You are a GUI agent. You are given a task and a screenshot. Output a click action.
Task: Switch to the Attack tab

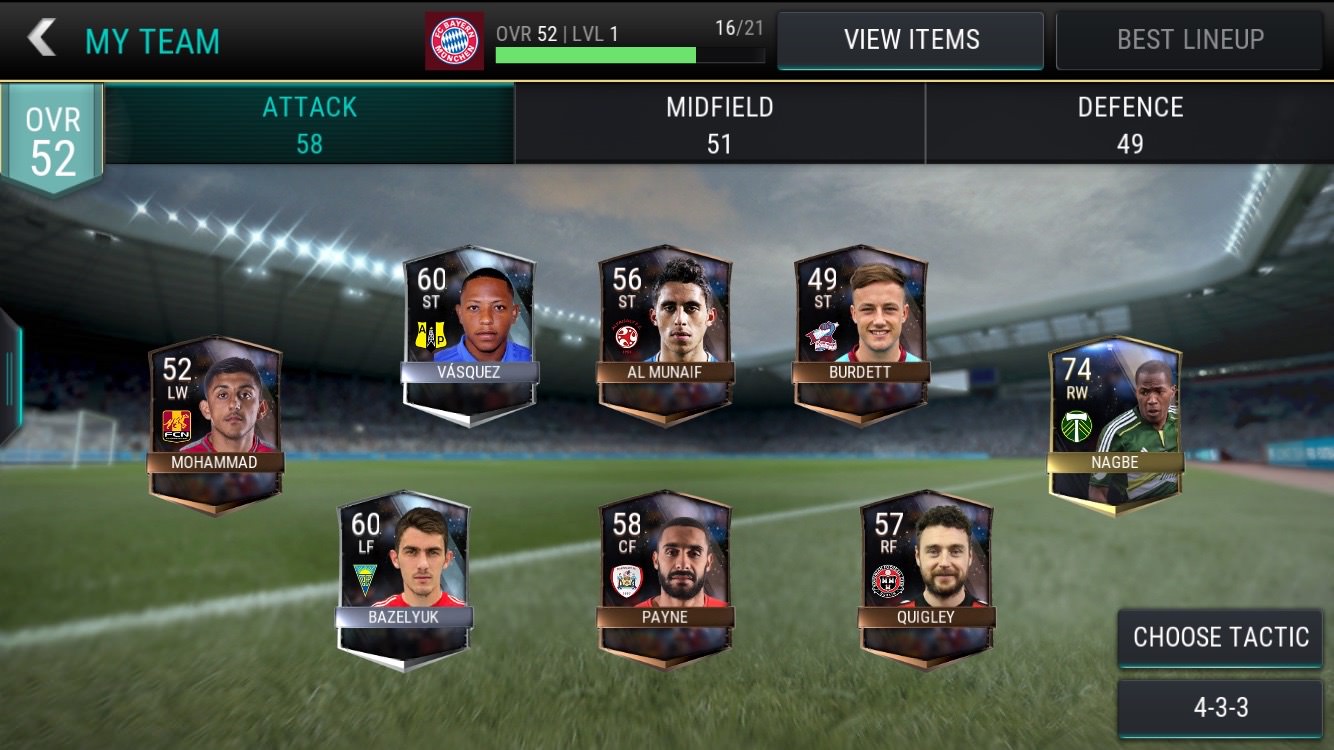coord(309,124)
